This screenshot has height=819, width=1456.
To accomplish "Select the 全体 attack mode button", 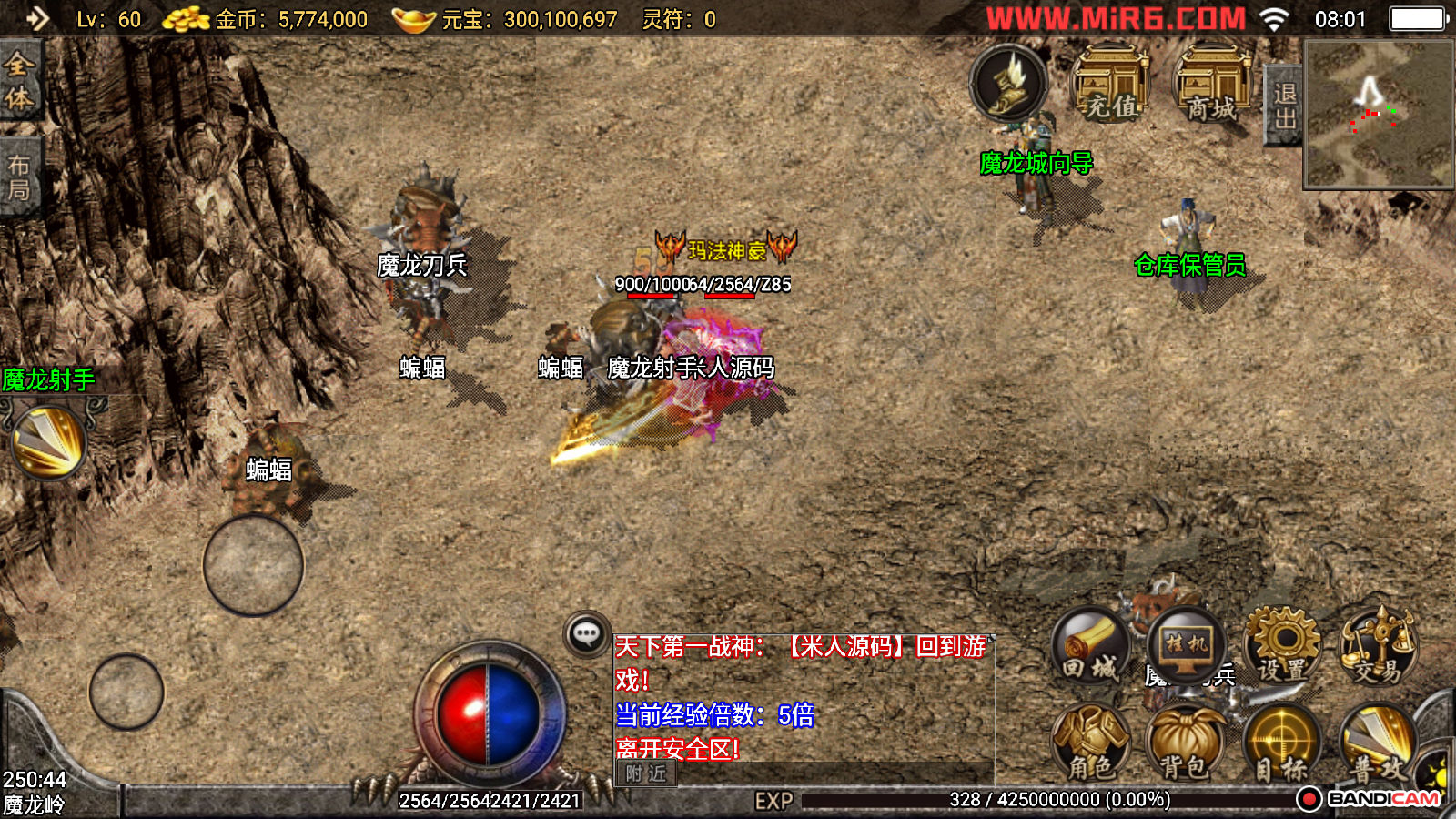I will 19,80.
